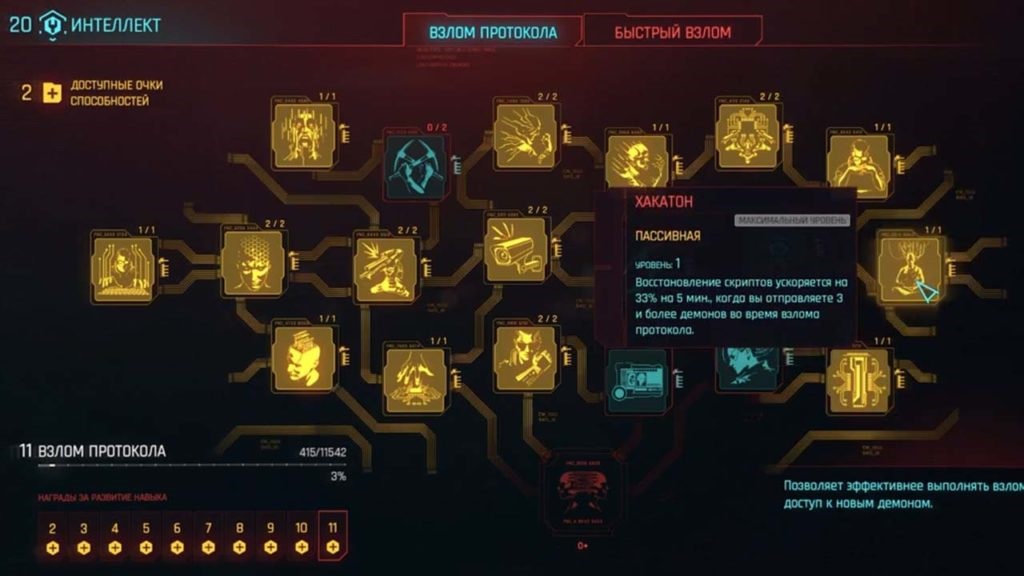This screenshot has height=576, width=1024.
Task: Select the face with vertical cables perk
Action: [x=304, y=136]
